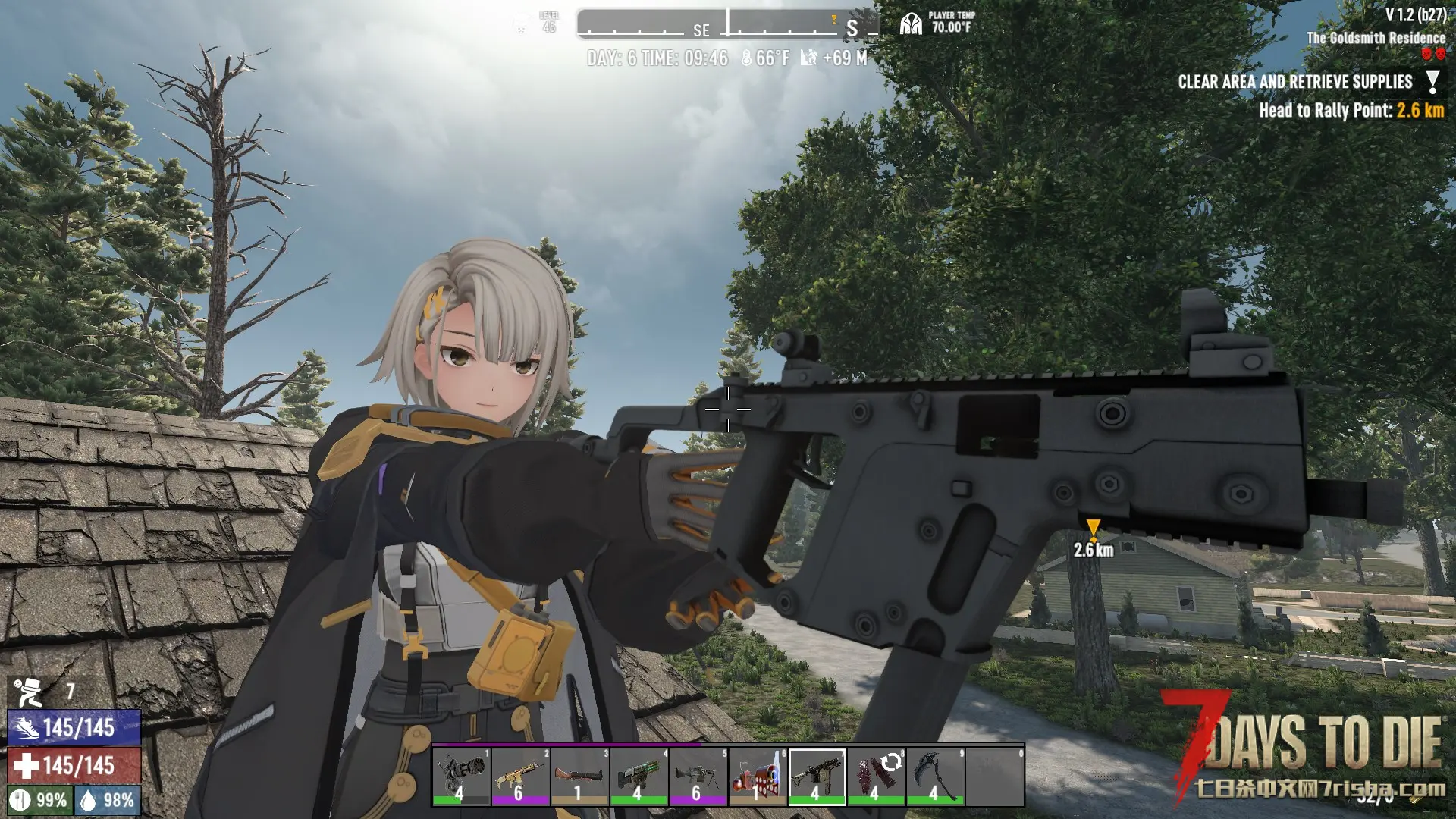
Task: Click the compass bar at top
Action: [726, 24]
